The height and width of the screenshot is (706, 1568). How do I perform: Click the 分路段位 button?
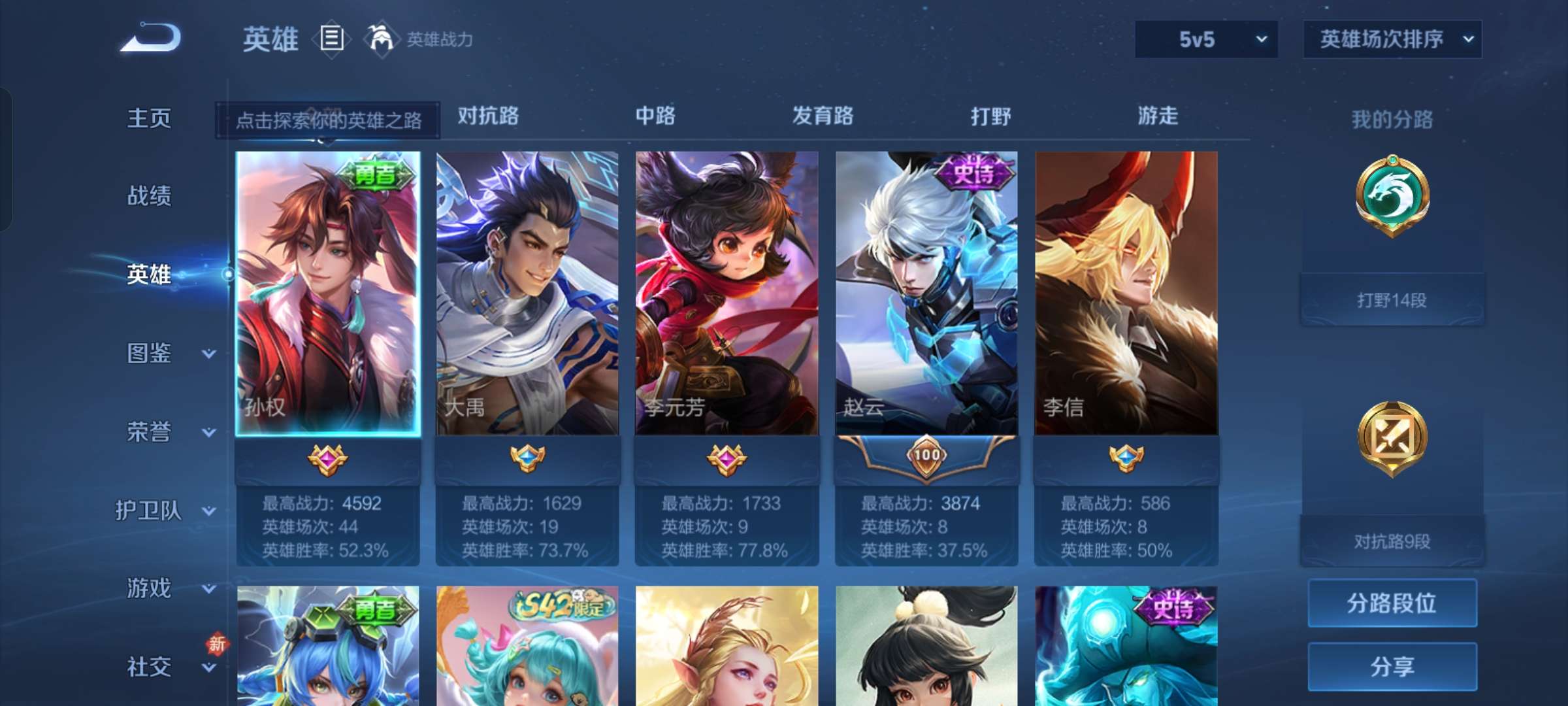click(1392, 603)
